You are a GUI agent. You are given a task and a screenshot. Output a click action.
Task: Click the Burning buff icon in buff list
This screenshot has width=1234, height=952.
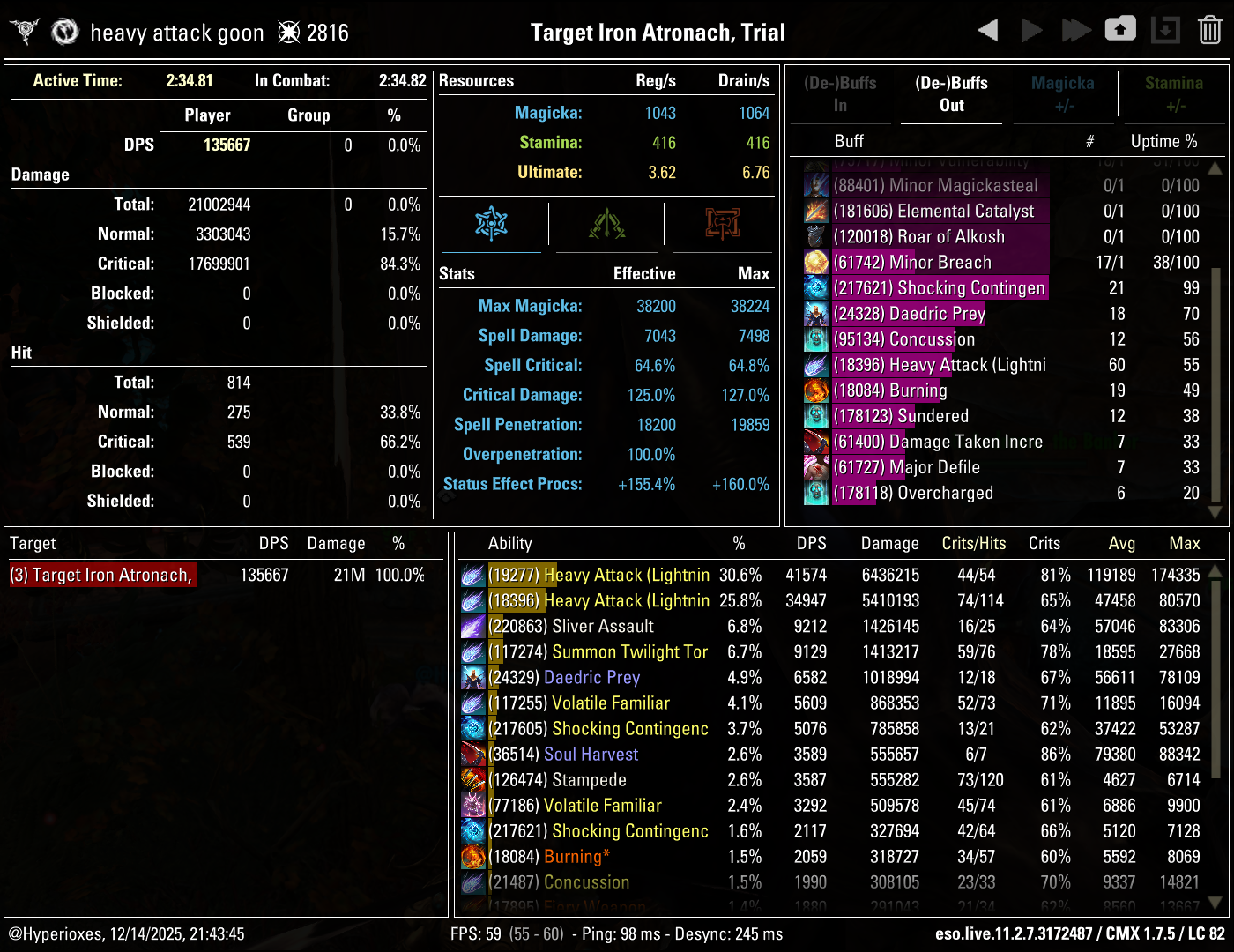coord(815,390)
